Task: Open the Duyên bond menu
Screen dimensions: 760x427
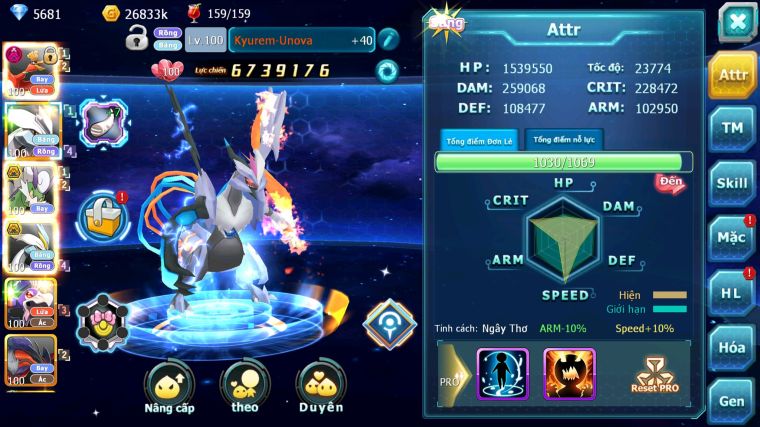Action: (x=320, y=388)
